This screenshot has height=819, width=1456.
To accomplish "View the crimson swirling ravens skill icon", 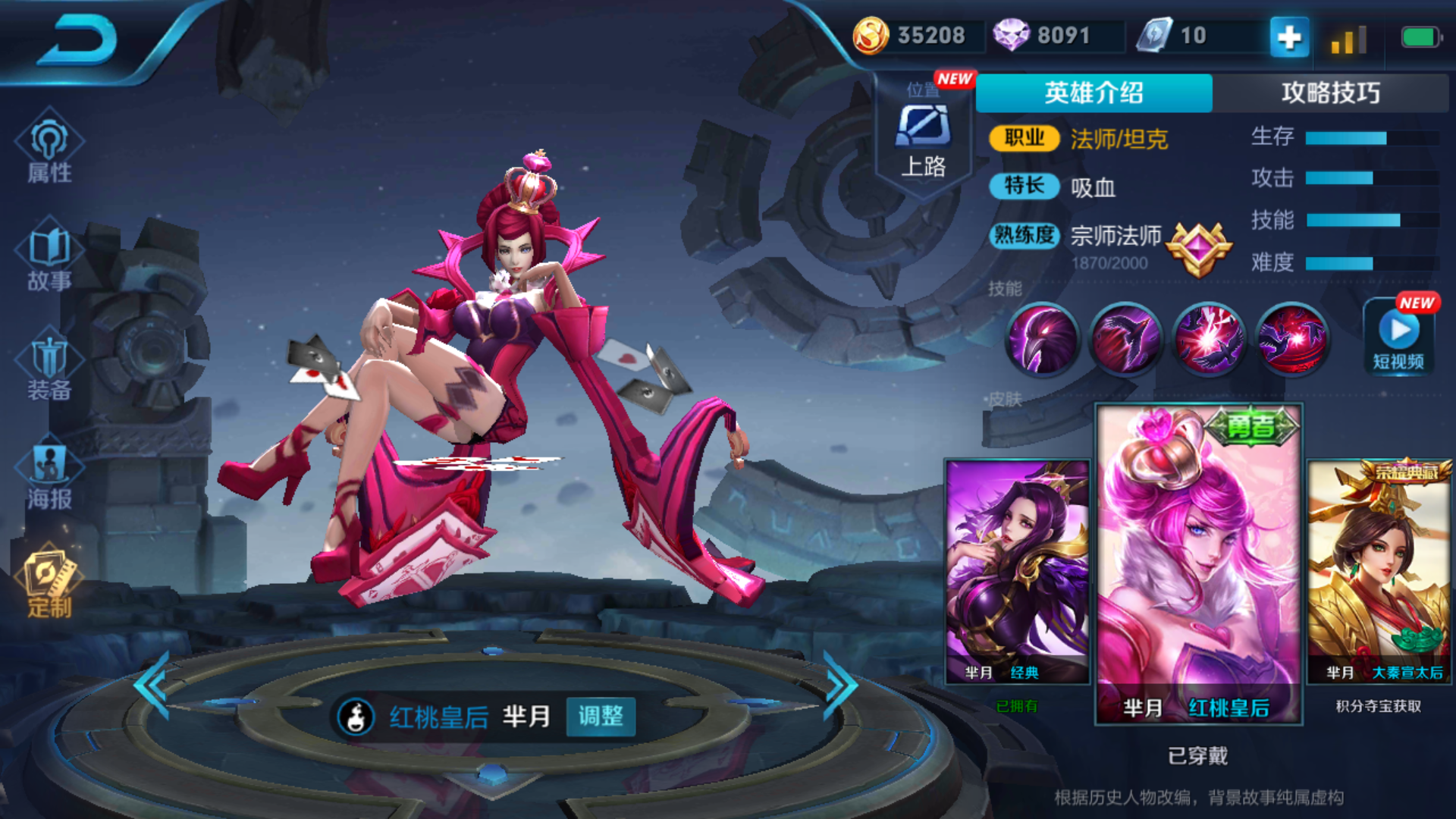I will pos(1292,339).
